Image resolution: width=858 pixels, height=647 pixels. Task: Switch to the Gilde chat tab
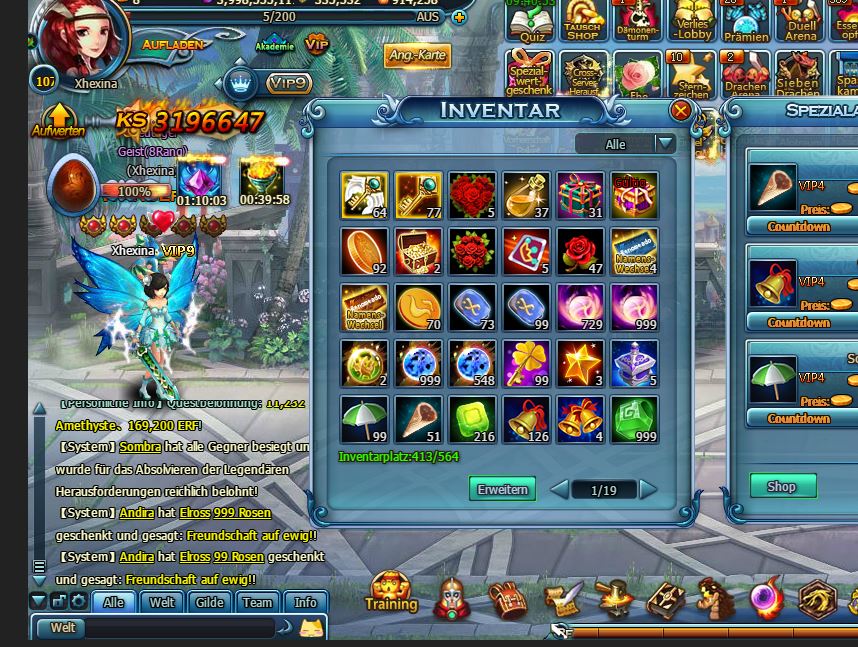210,602
